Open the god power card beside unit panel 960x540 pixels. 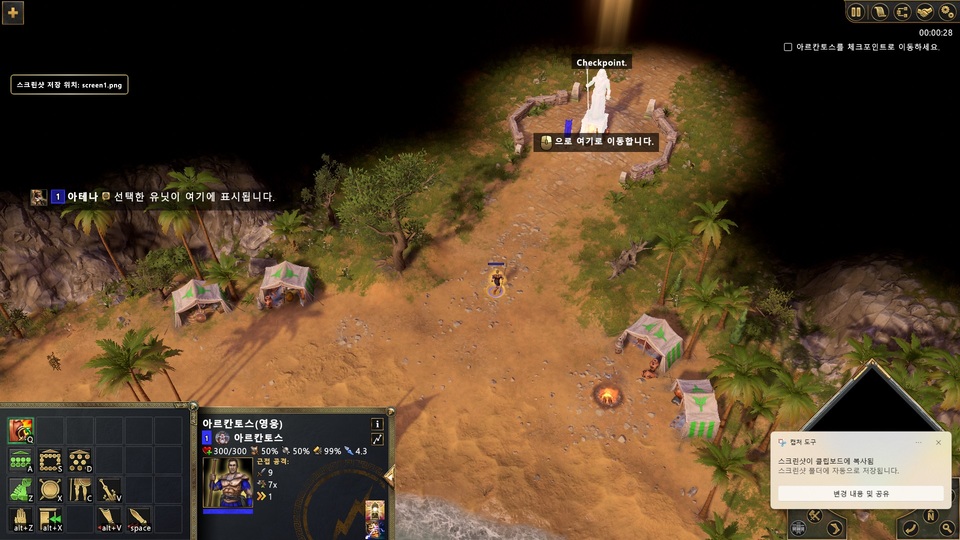(375, 517)
